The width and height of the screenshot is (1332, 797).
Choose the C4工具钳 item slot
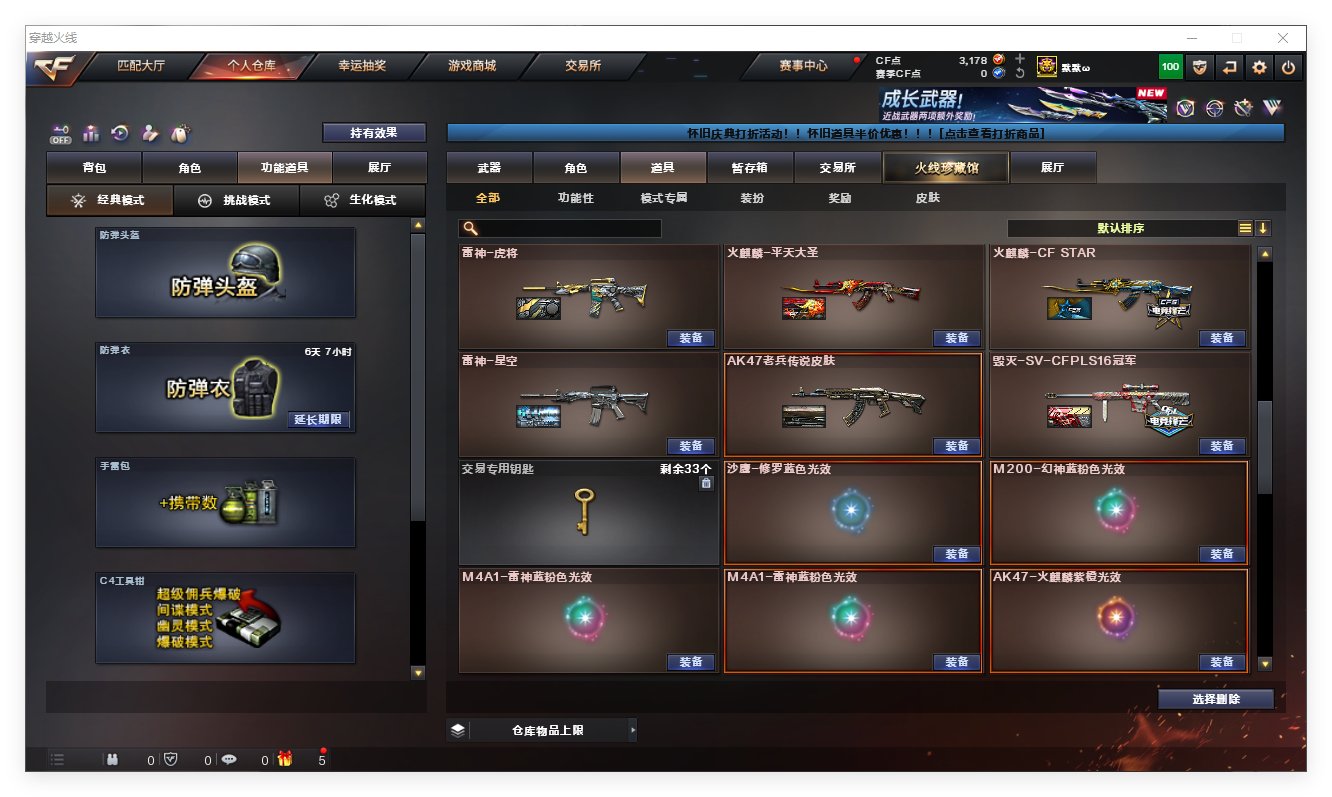(x=225, y=618)
